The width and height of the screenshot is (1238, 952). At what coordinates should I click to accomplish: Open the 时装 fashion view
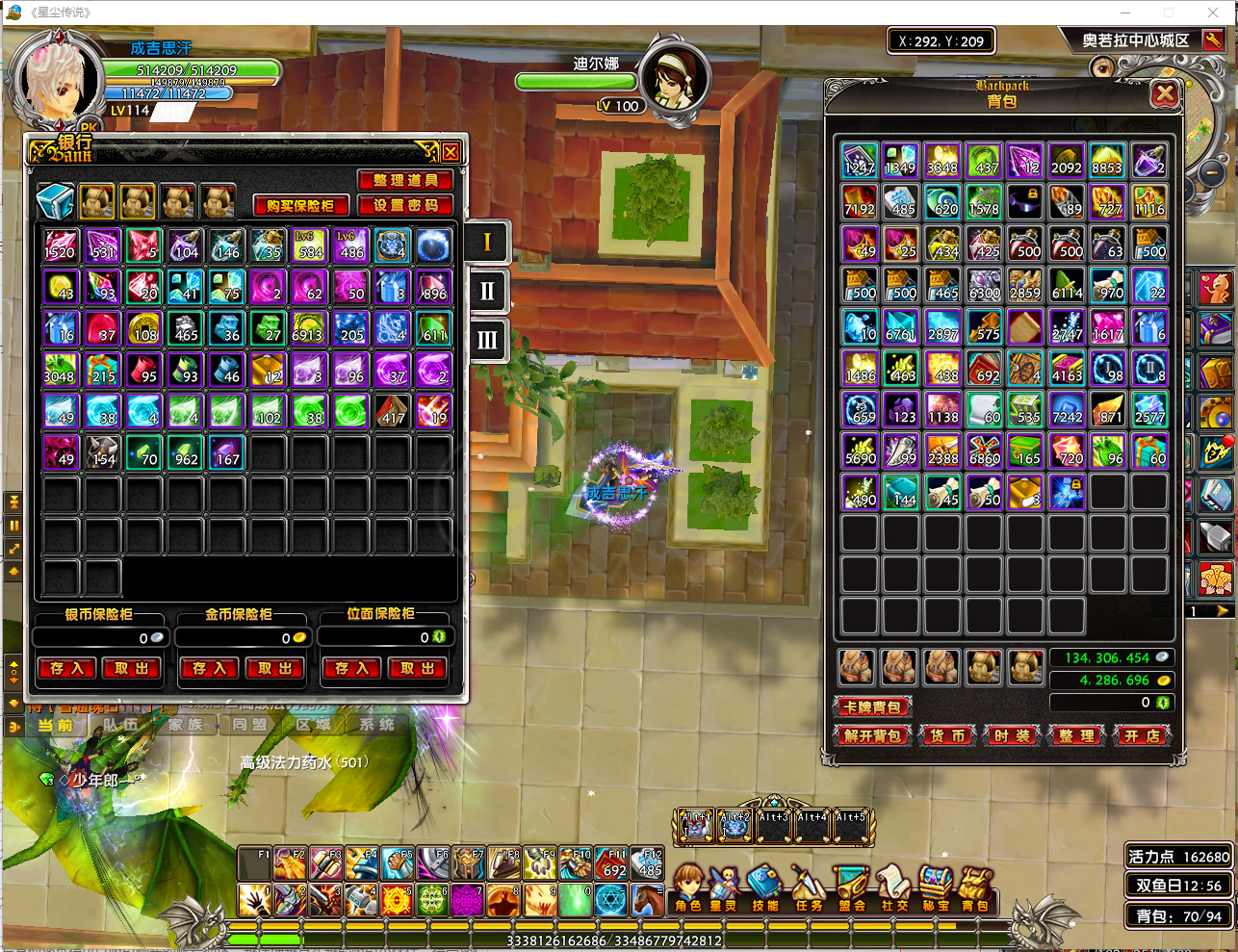[1012, 736]
